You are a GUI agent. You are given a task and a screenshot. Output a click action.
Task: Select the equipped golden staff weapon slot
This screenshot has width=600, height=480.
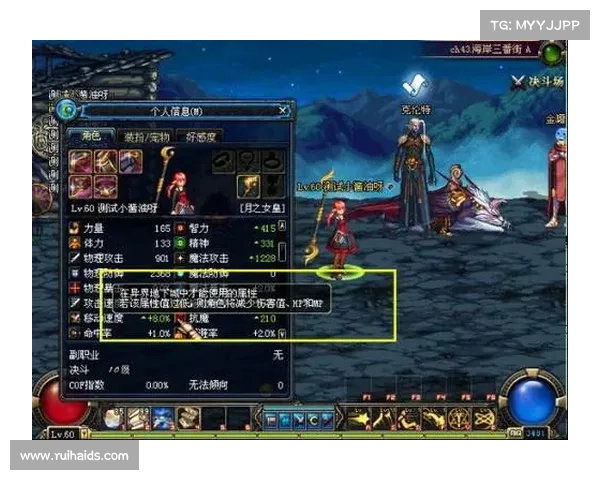tap(248, 185)
